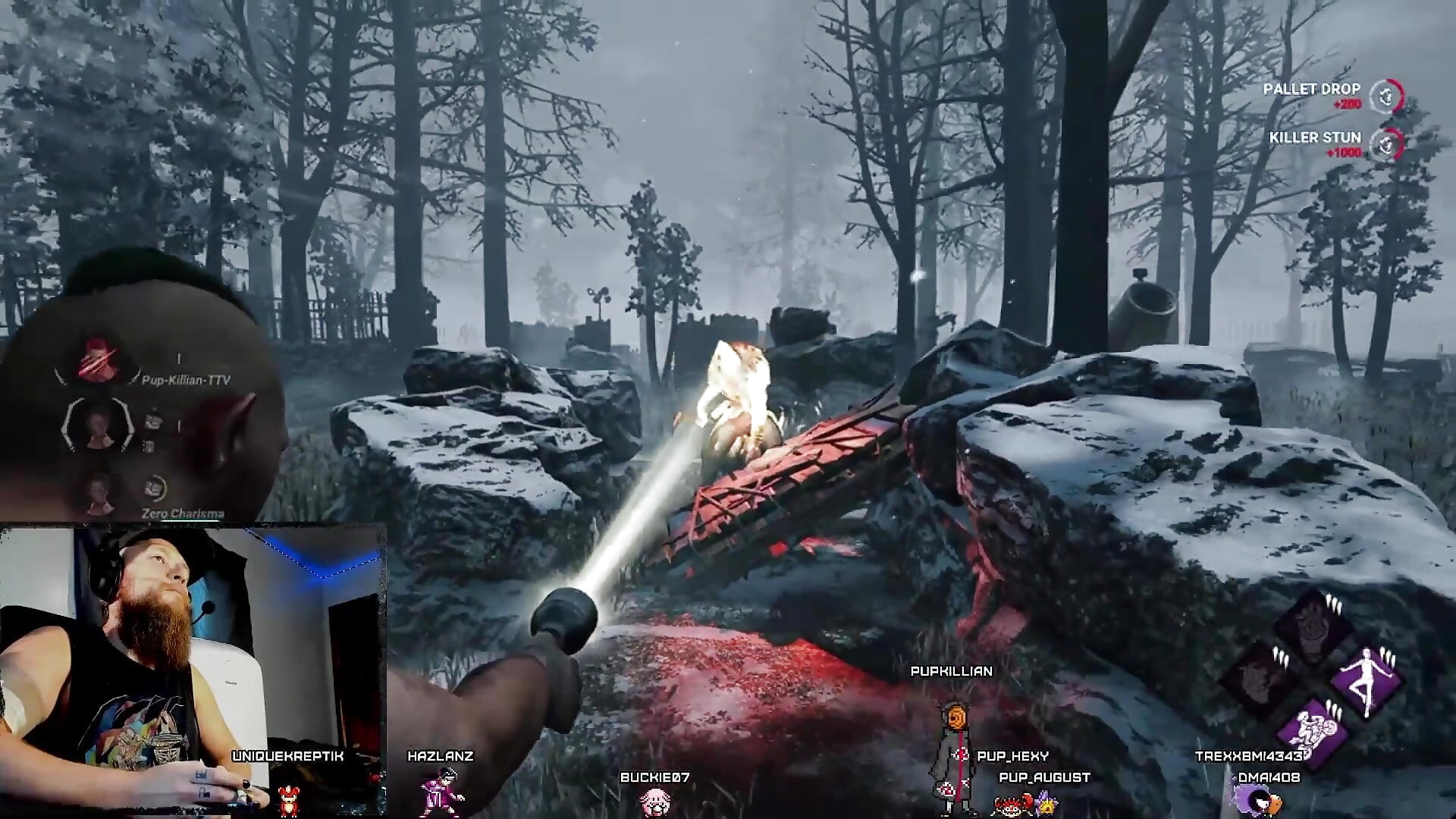Select the dancing figure perk icon
The height and width of the screenshot is (819, 1456).
tap(1367, 680)
